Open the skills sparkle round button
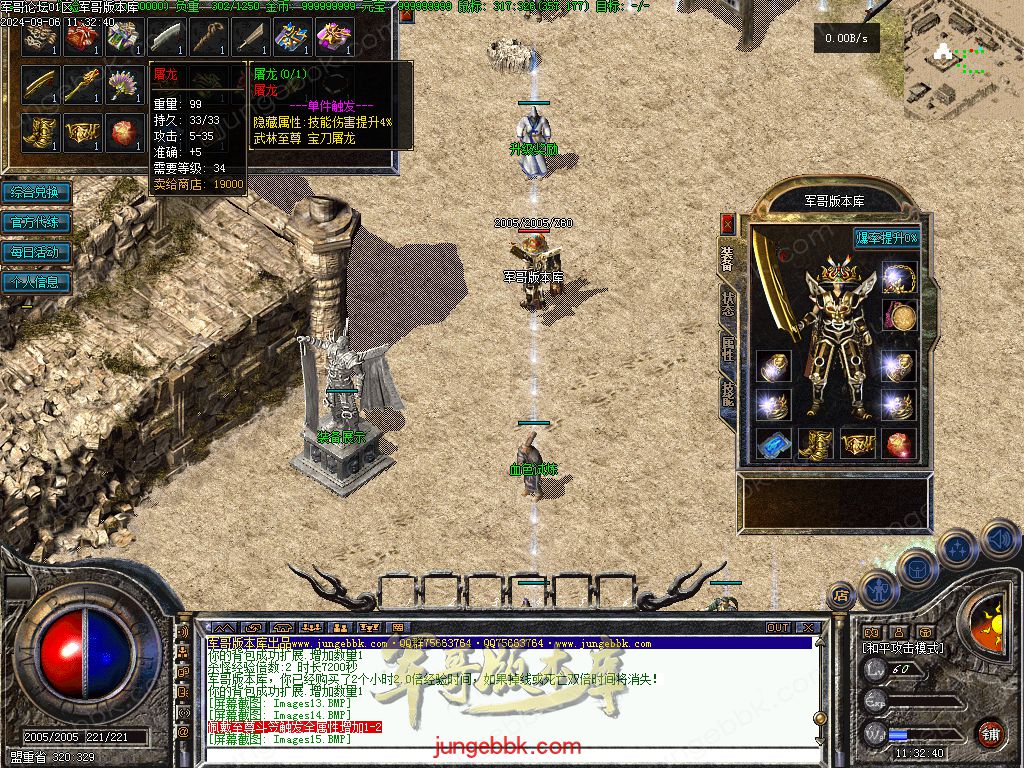Image resolution: width=1024 pixels, height=768 pixels. [957, 548]
